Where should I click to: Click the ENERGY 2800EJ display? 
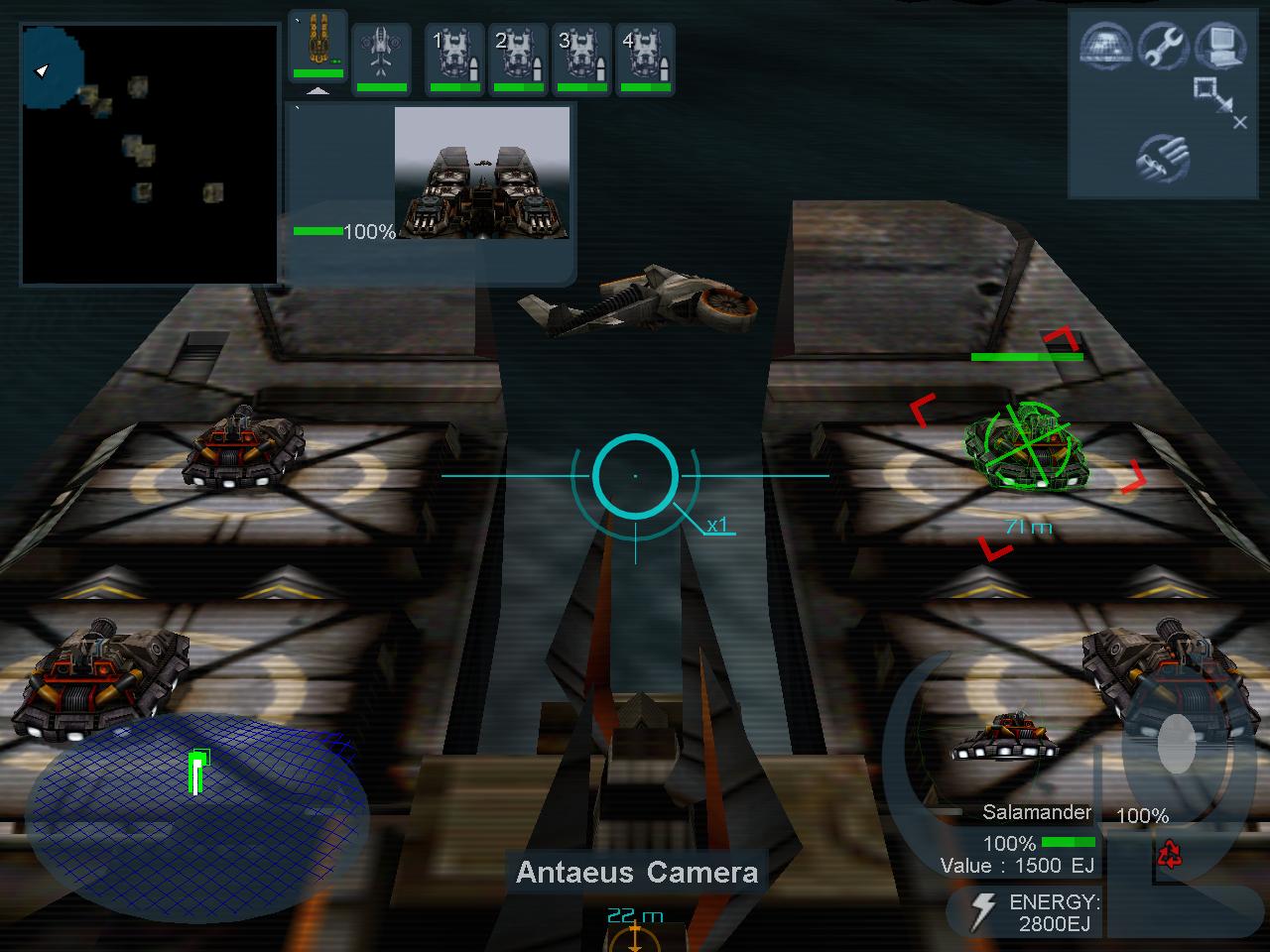[1054, 911]
